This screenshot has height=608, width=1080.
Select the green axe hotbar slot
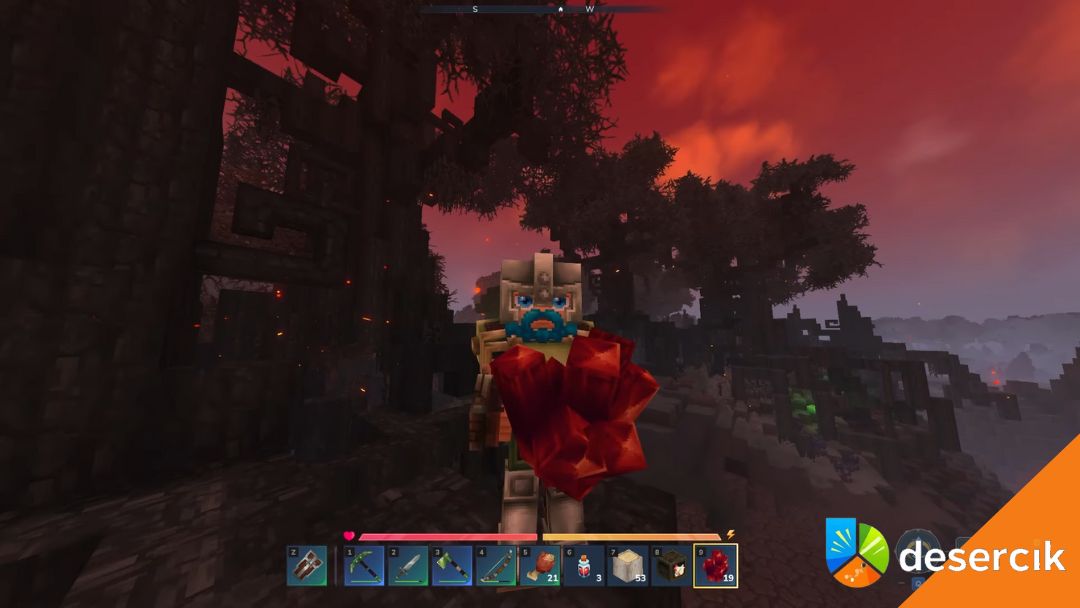click(452, 566)
